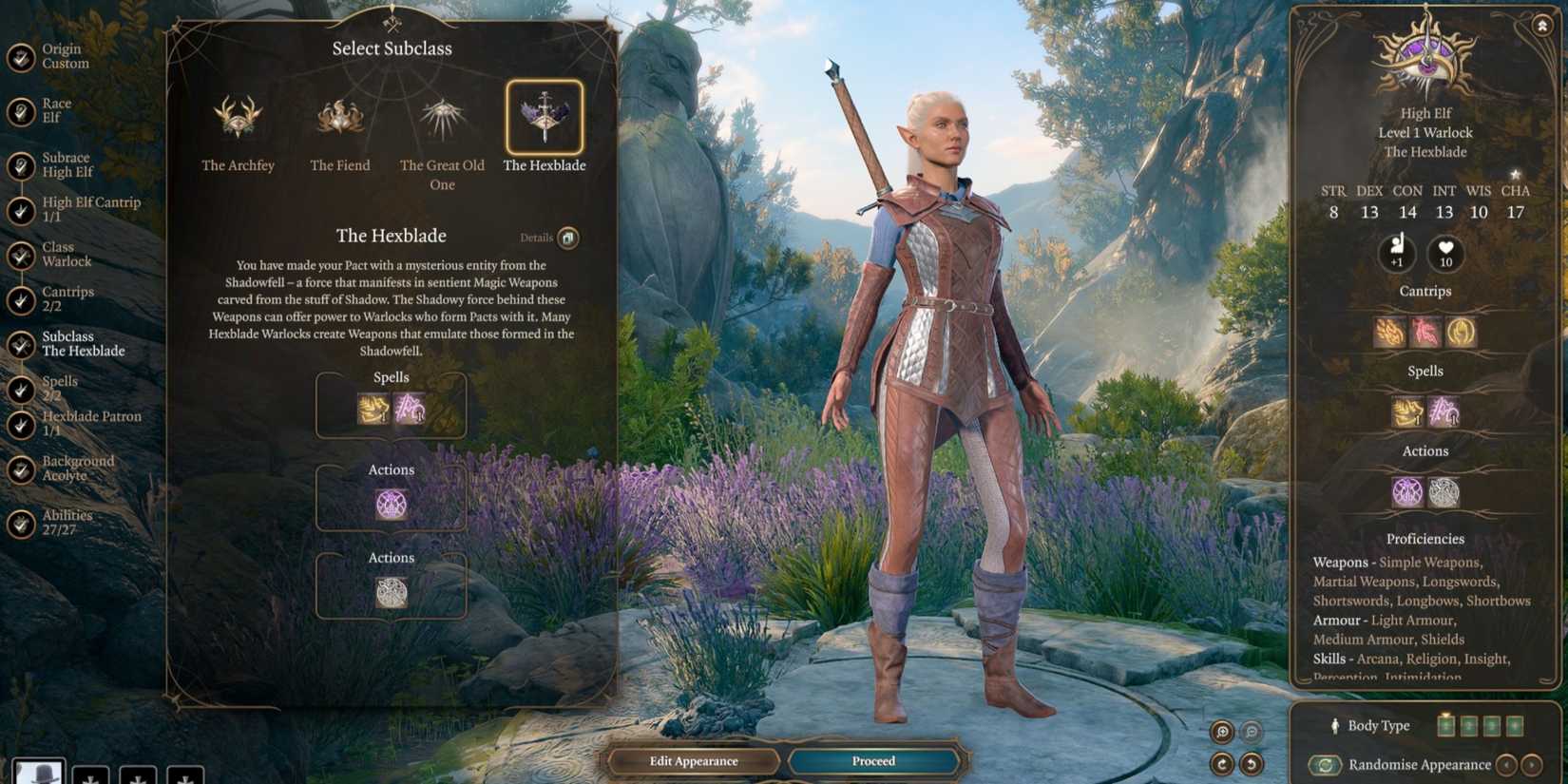The height and width of the screenshot is (784, 1568).
Task: Go to the Spells 2/2 step
Action: tap(60, 387)
